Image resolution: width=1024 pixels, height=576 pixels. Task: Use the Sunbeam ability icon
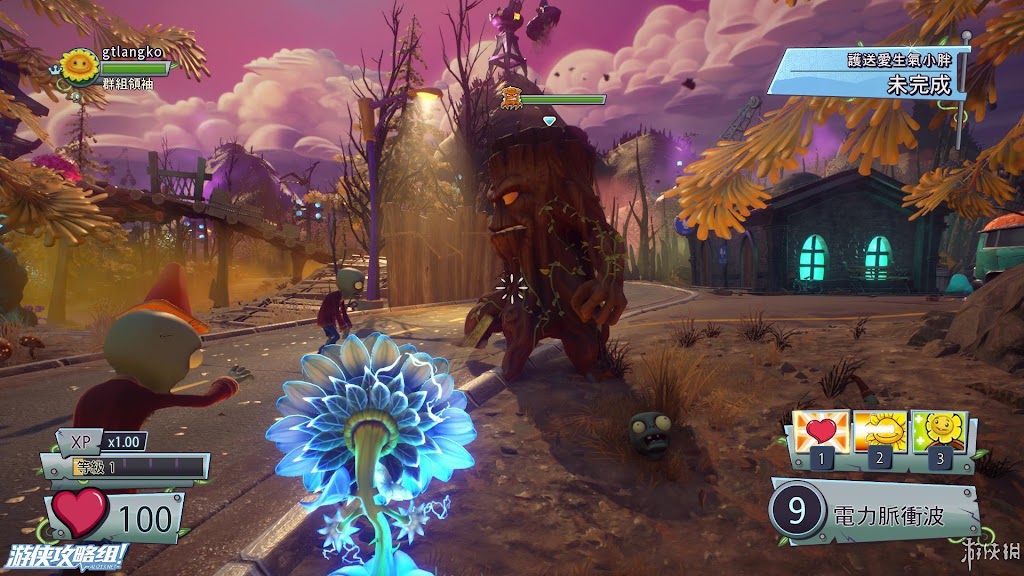[880, 432]
